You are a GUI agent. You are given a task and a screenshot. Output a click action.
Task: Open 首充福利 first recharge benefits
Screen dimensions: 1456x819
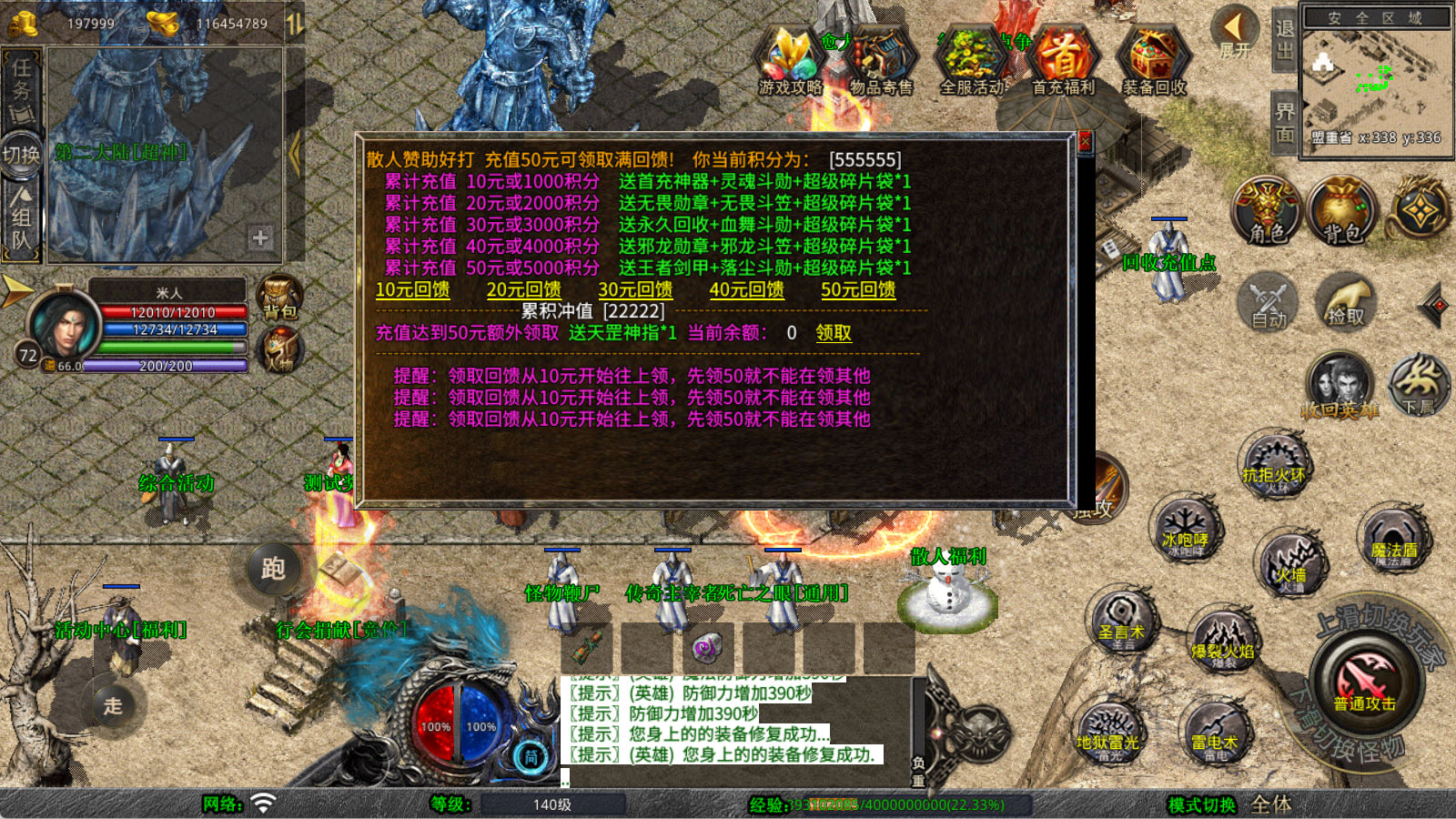pos(1062,60)
